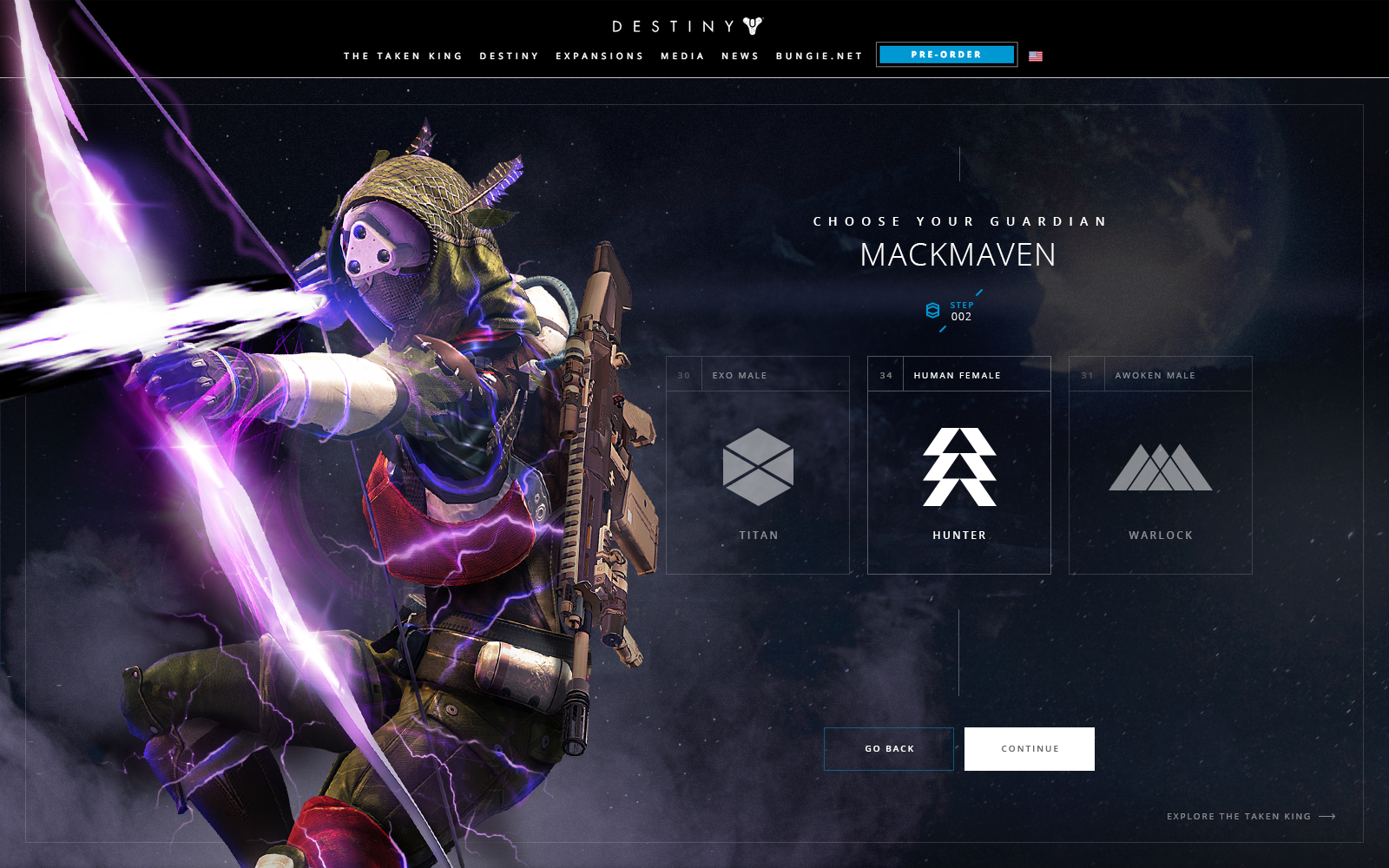
Task: Open The Taken King nav link
Action: [x=403, y=56]
